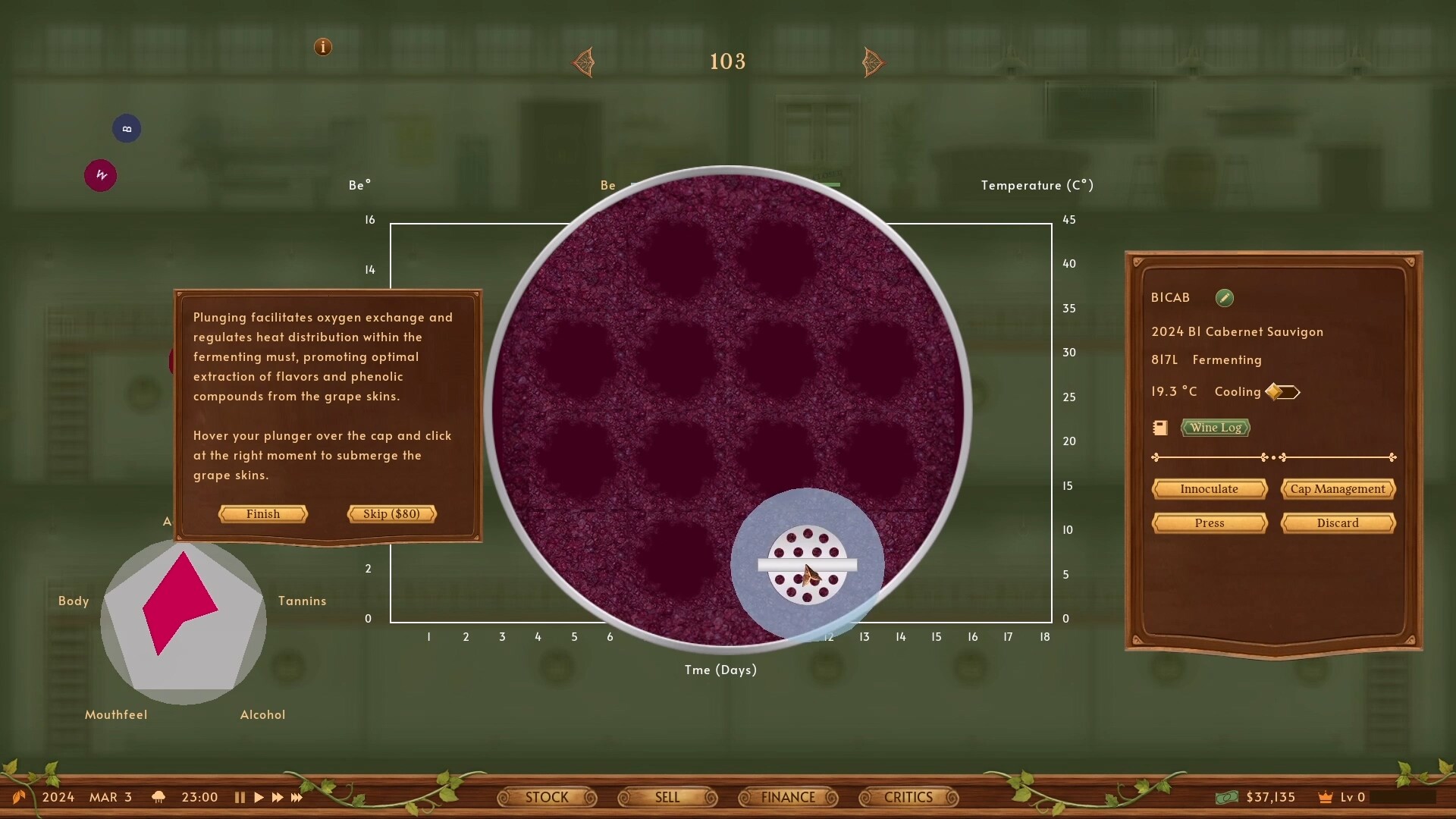The width and height of the screenshot is (1456, 819).
Task: Toggle Cooling off on the fermentation panel
Action: pyautogui.click(x=1284, y=392)
